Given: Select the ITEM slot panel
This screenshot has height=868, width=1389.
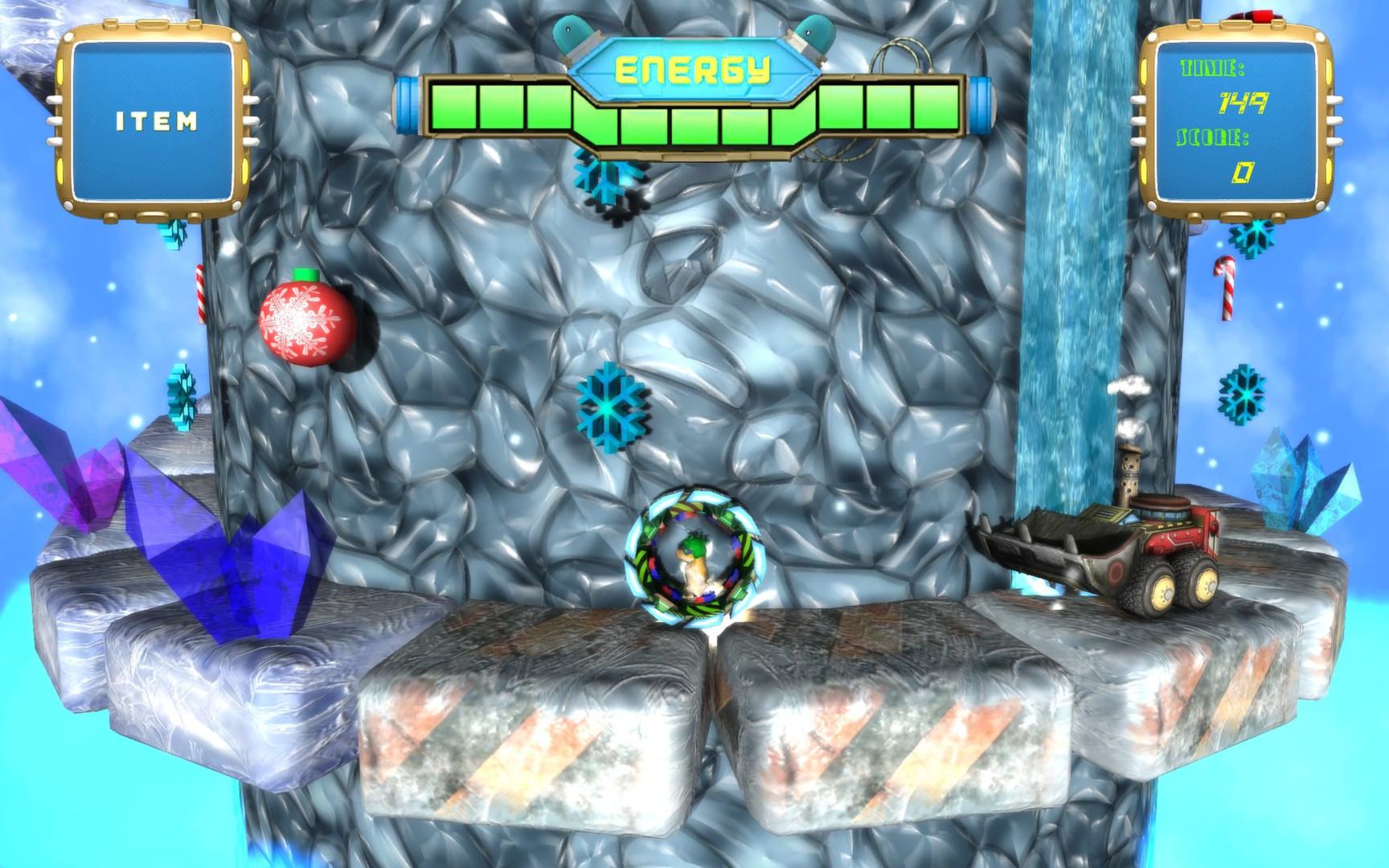Looking at the screenshot, I should (x=155, y=121).
